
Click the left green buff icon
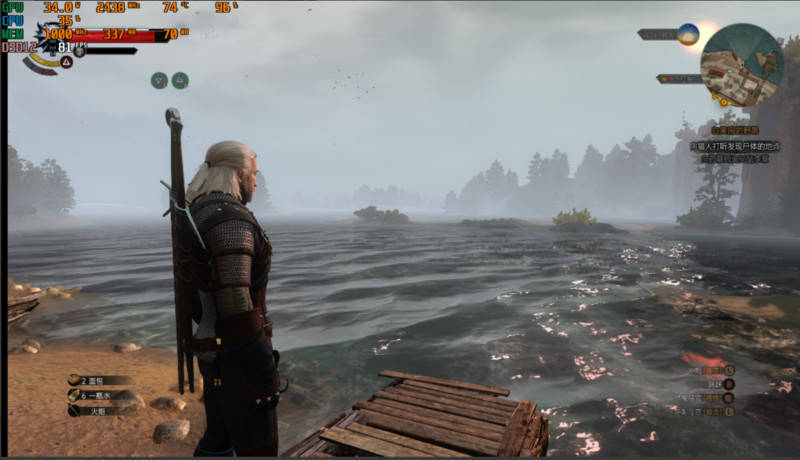click(x=159, y=80)
